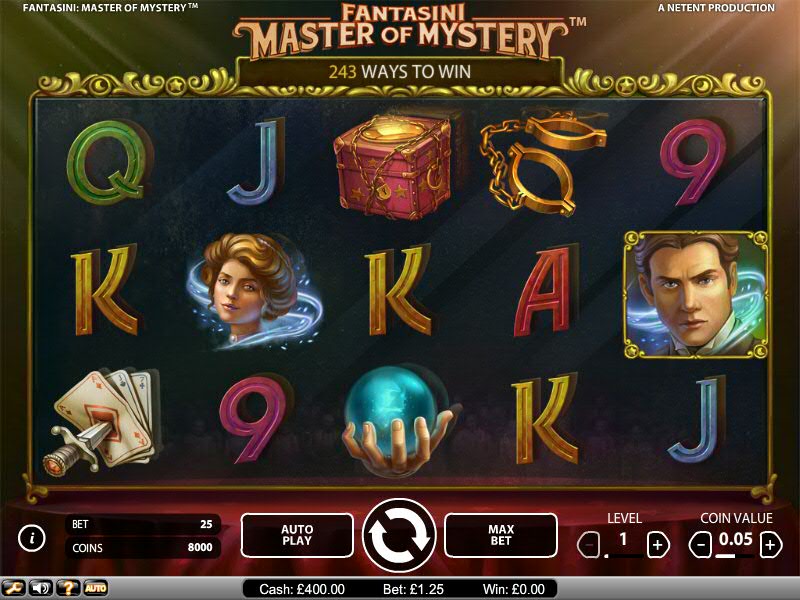800x600 pixels.
Task: Open game settings via the wrench icon
Action: point(14,588)
